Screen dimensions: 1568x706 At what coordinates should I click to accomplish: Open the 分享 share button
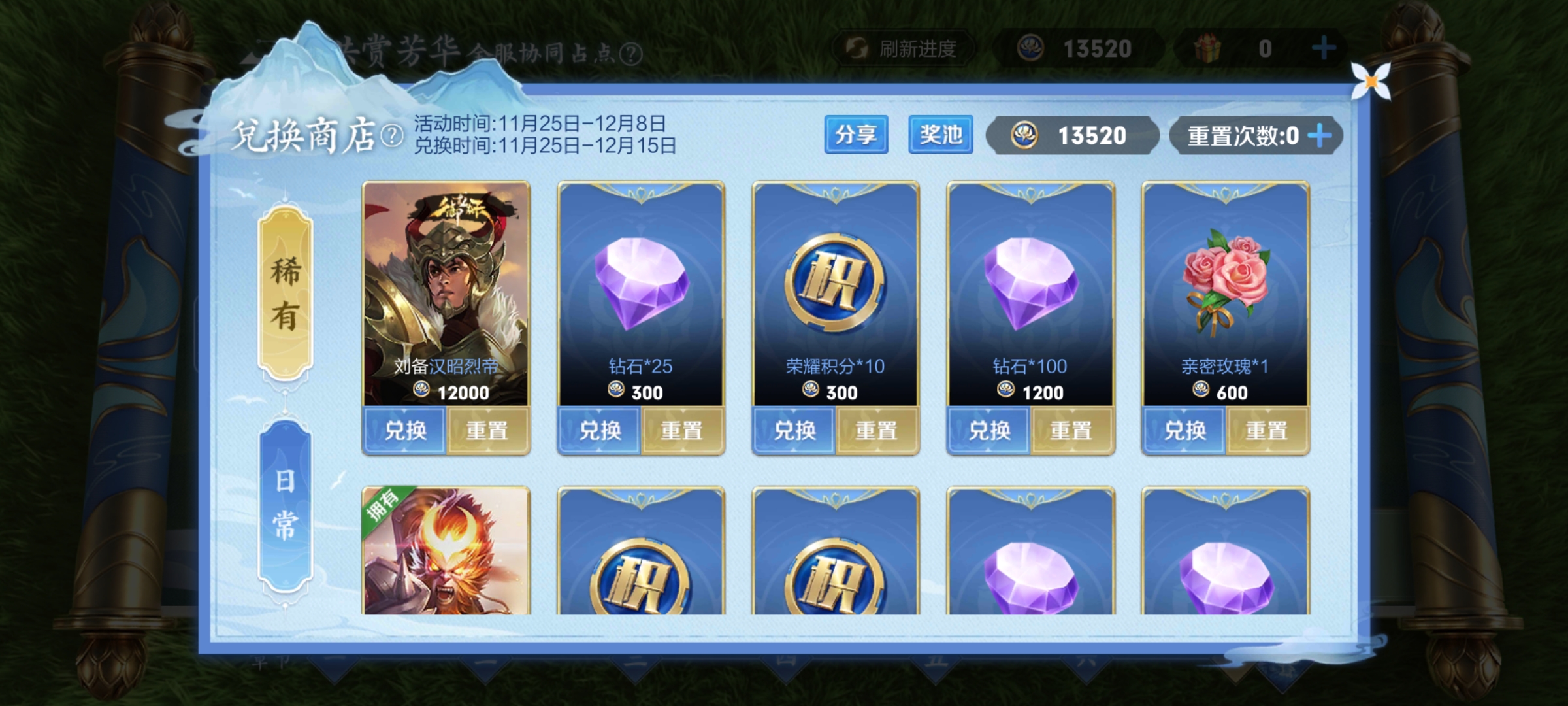coord(856,135)
